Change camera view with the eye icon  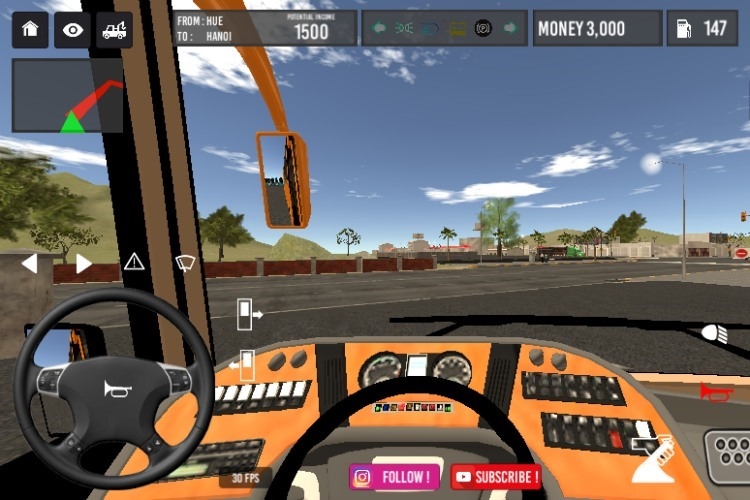[x=72, y=29]
